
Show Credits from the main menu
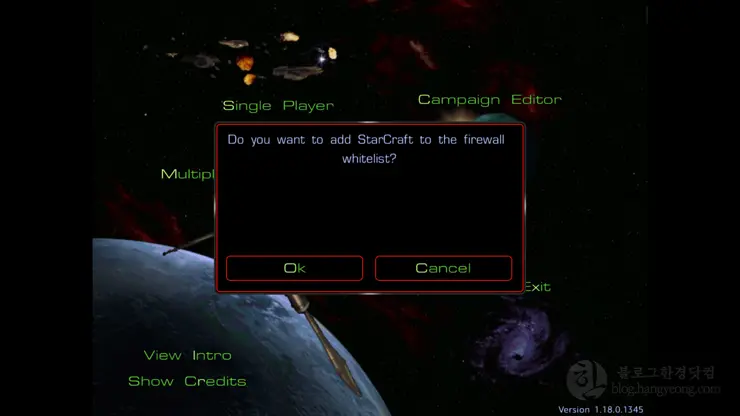(187, 381)
